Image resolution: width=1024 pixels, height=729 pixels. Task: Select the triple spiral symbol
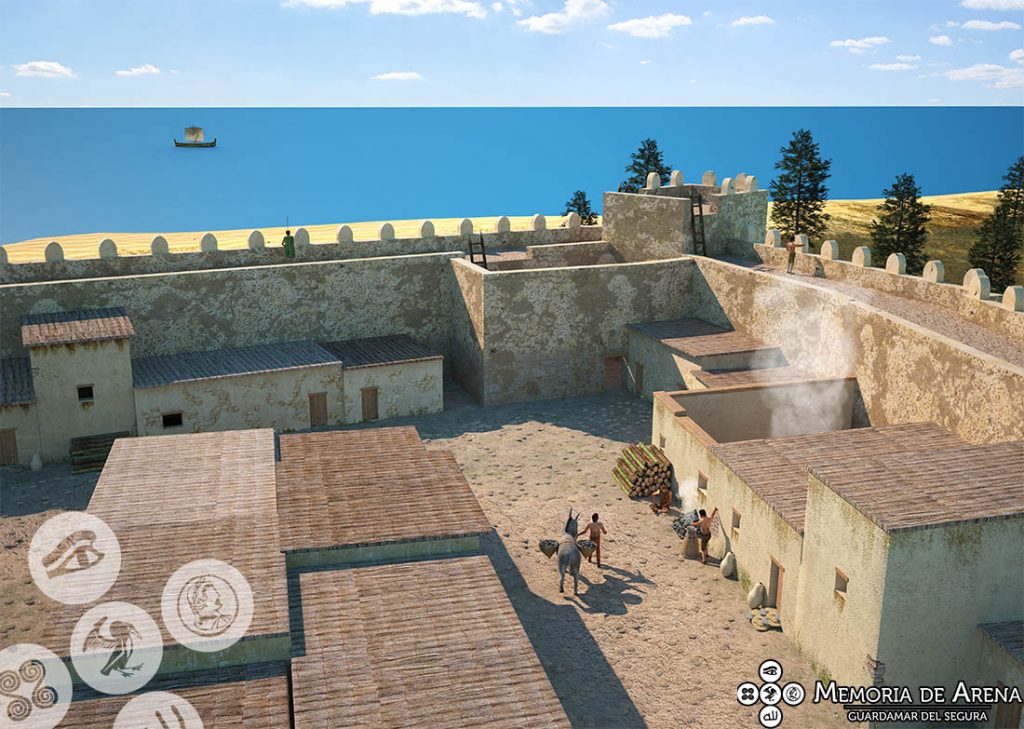pos(30,688)
